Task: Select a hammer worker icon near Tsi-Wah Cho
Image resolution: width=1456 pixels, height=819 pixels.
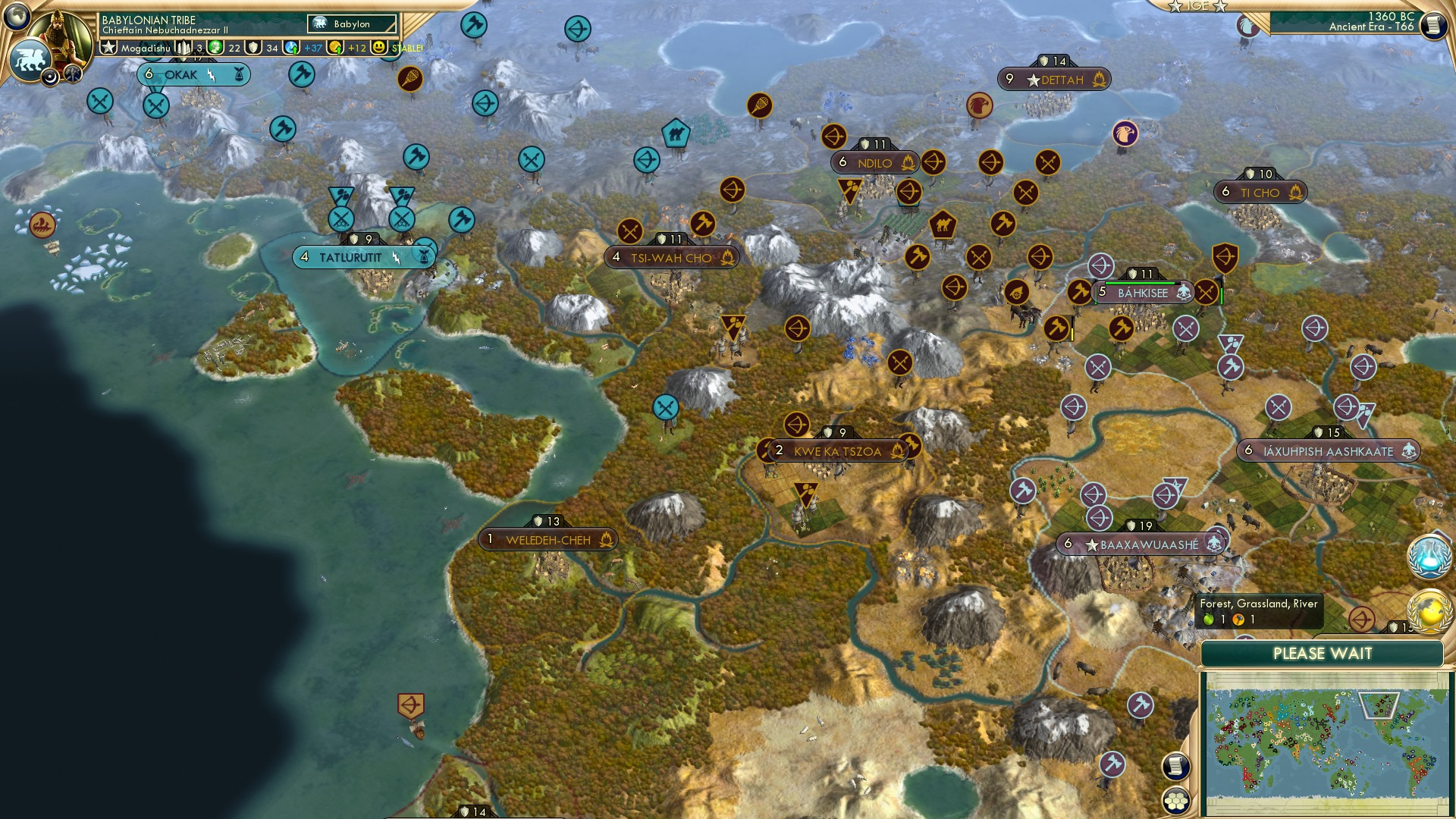Action: click(705, 223)
